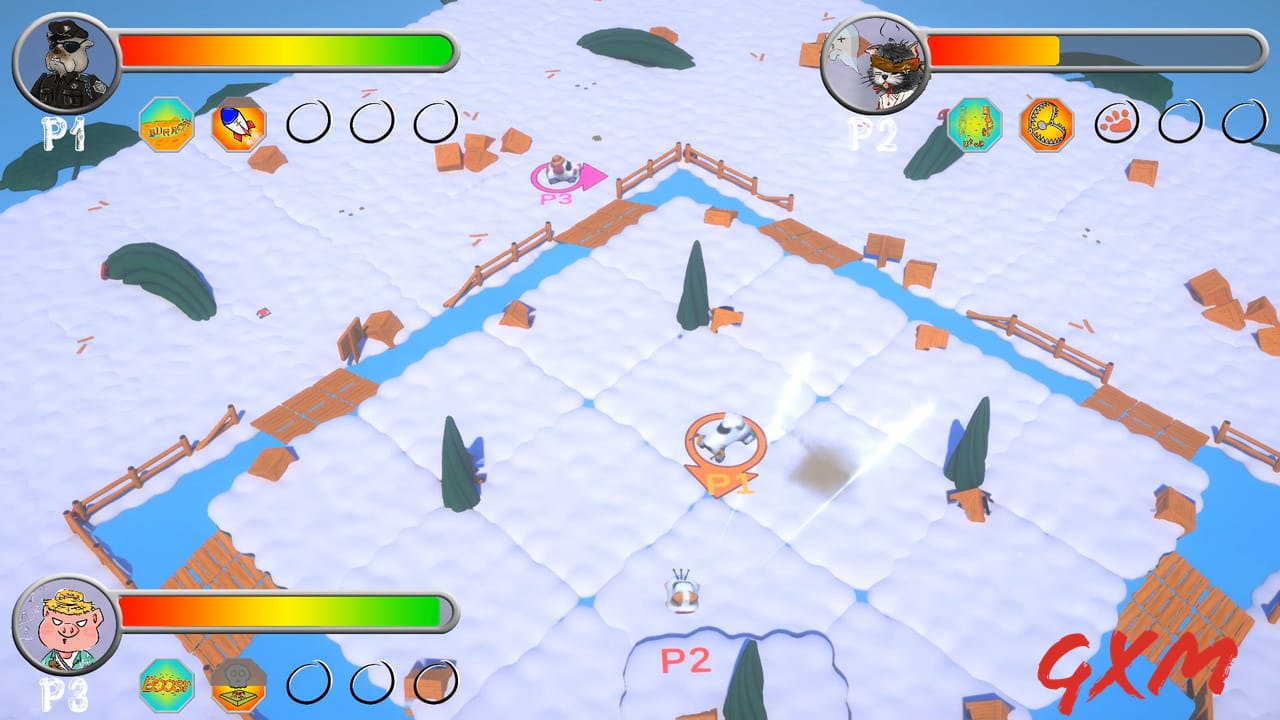Select P2's green spotted power-up icon
Viewport: 1280px width, 720px height.
tap(975, 122)
